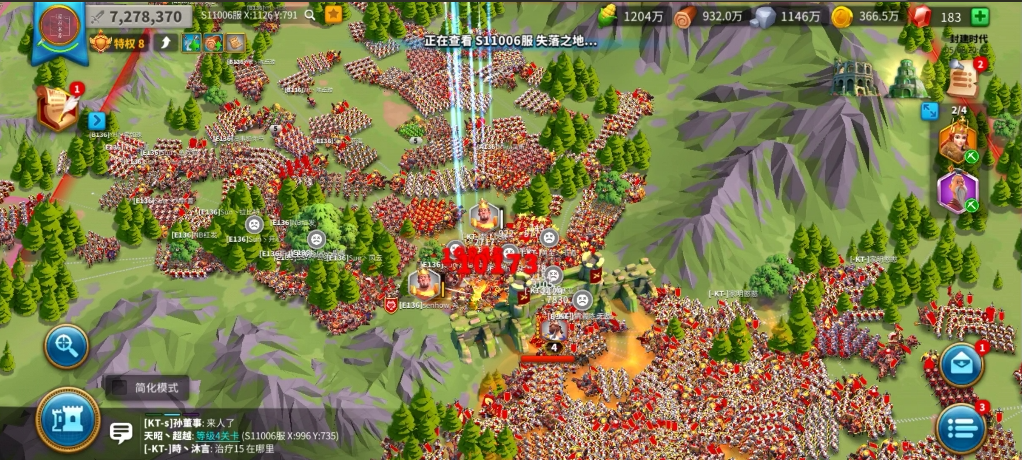
Task: Select the purple hexagon commander march
Action: 957,192
